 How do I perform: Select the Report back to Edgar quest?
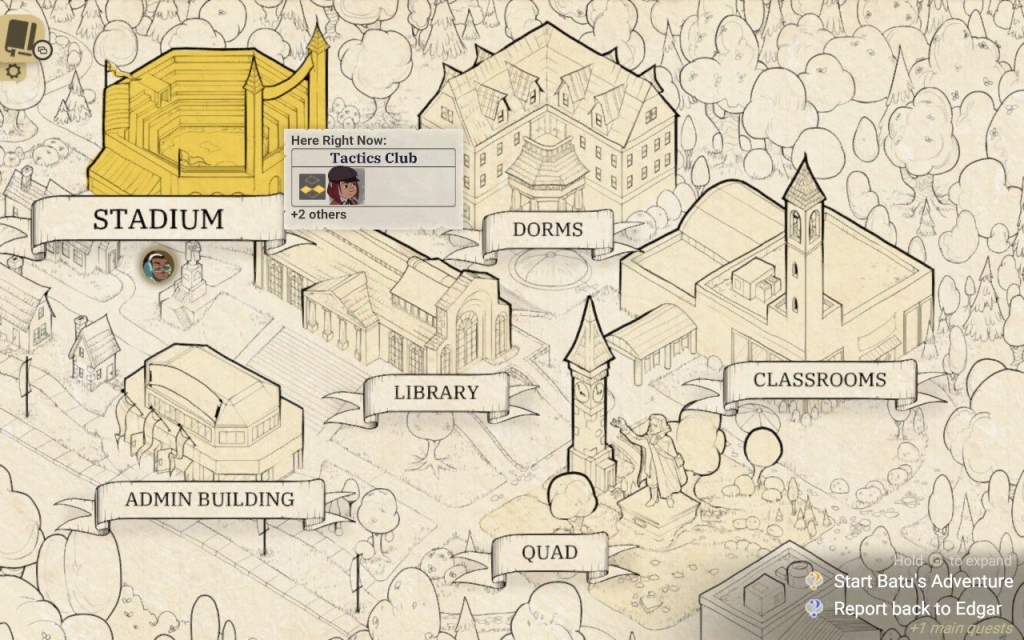(x=916, y=608)
